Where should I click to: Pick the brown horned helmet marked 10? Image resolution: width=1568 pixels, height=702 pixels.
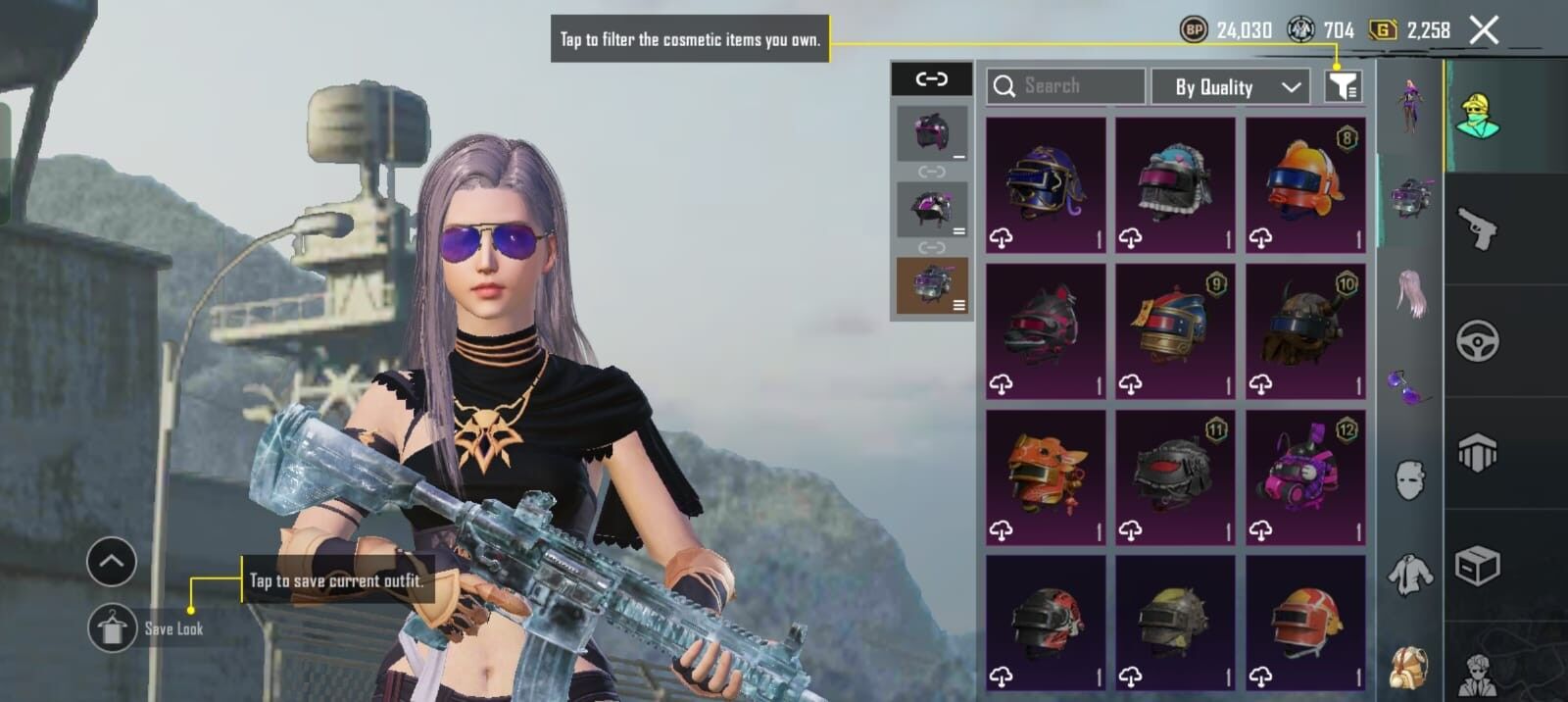point(1304,330)
